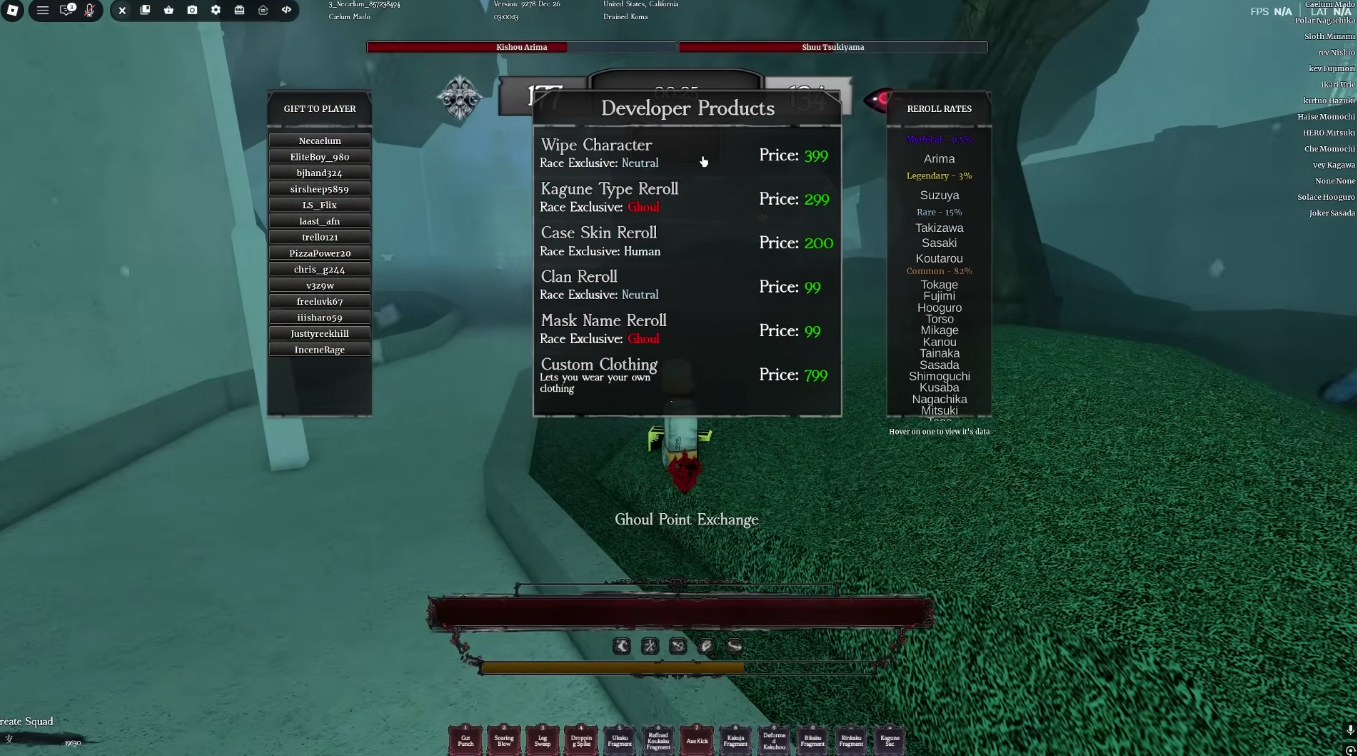This screenshot has width=1357, height=756.
Task: Select the Leg Sweep skill icon
Action: pos(542,740)
